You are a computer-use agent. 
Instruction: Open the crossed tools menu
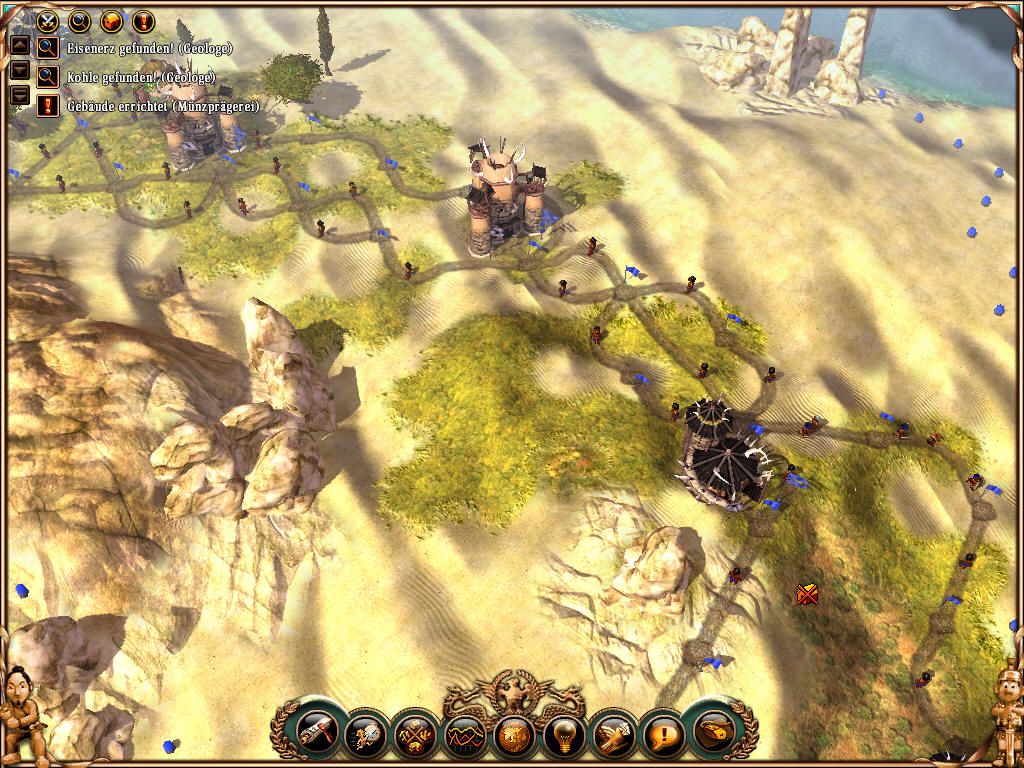[x=412, y=736]
